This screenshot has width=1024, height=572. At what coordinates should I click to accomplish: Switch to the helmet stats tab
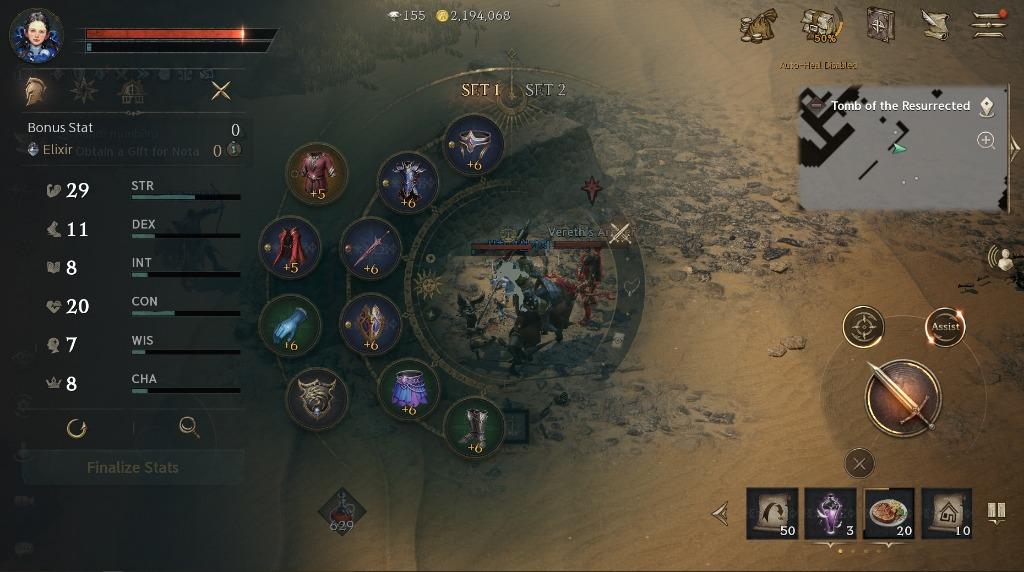(36, 91)
